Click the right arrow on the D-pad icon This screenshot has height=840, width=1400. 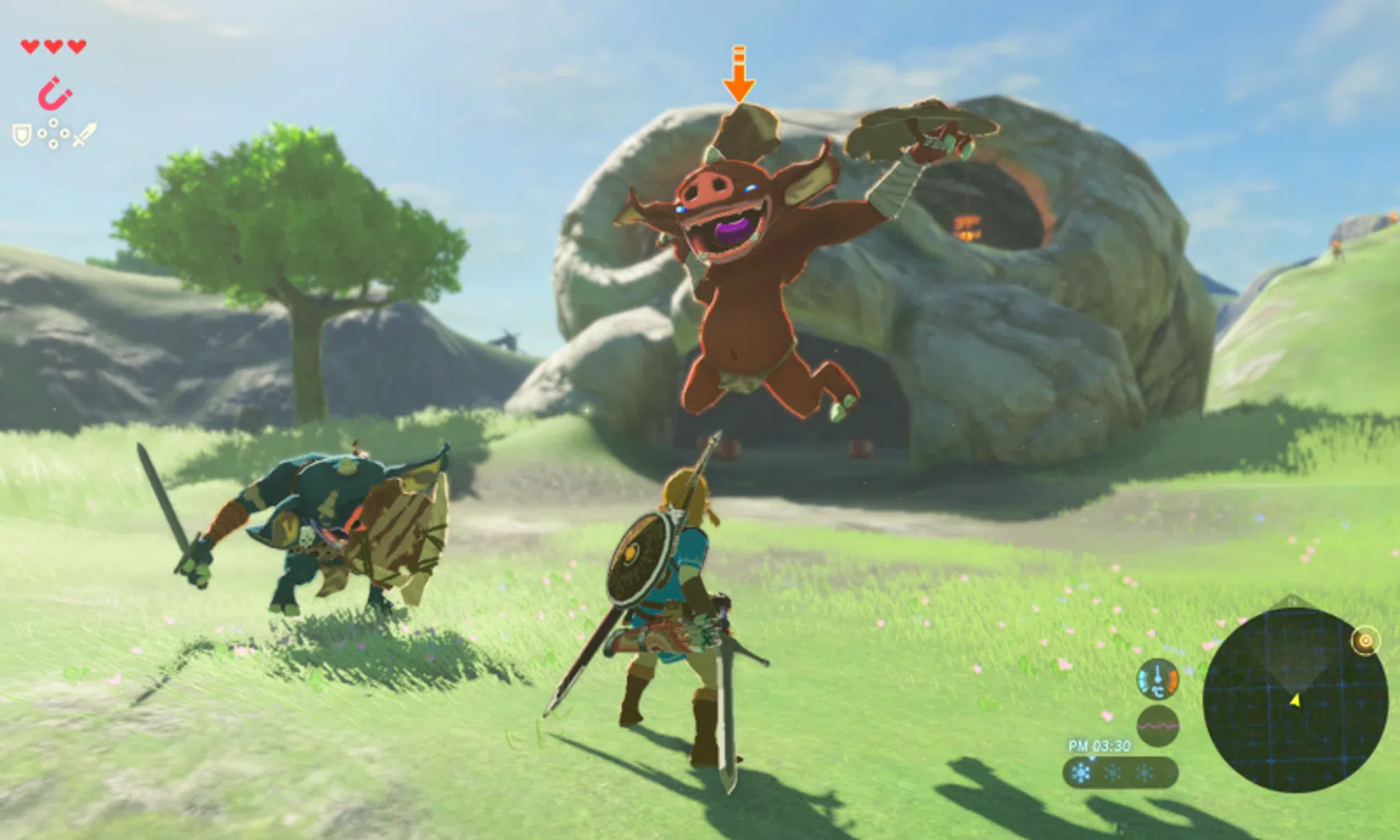click(65, 133)
